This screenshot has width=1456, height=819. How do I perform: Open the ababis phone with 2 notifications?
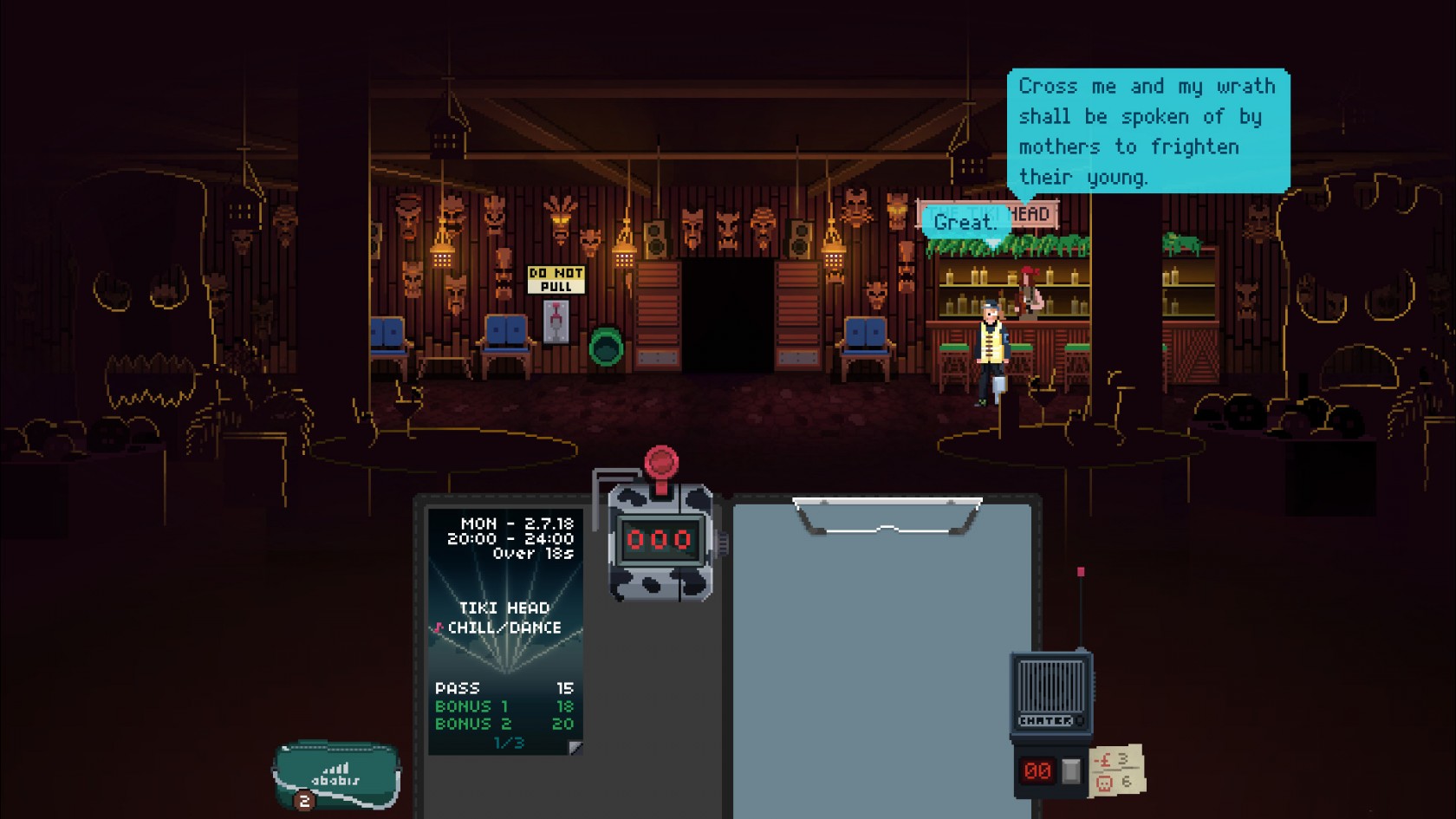336,773
